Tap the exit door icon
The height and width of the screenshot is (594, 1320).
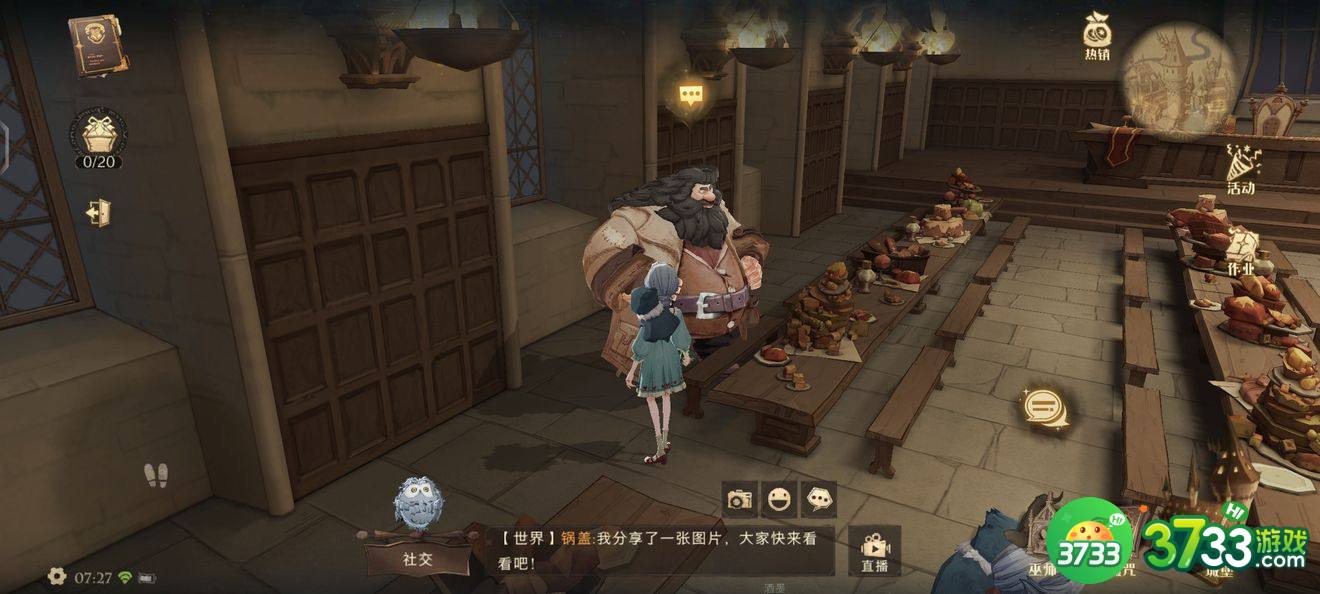(x=97, y=213)
